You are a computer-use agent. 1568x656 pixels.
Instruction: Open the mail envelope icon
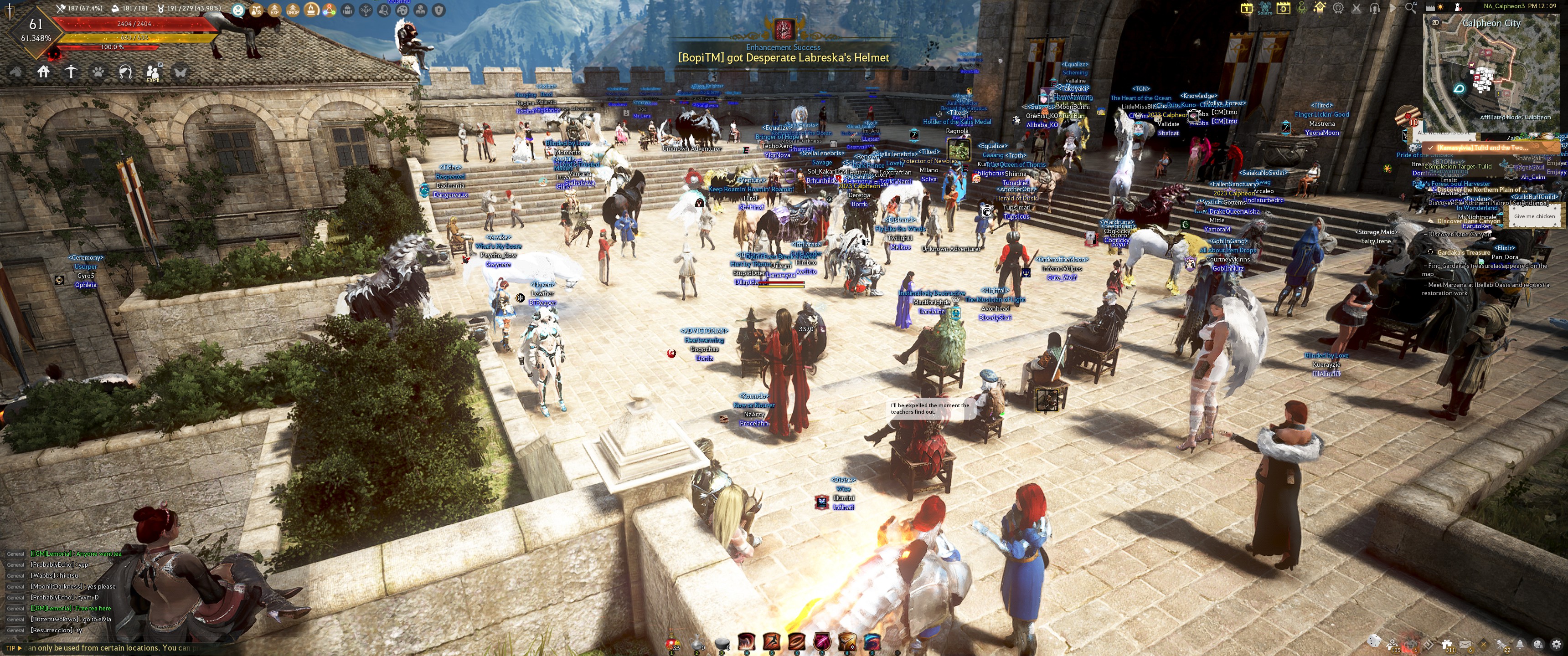[1465, 644]
